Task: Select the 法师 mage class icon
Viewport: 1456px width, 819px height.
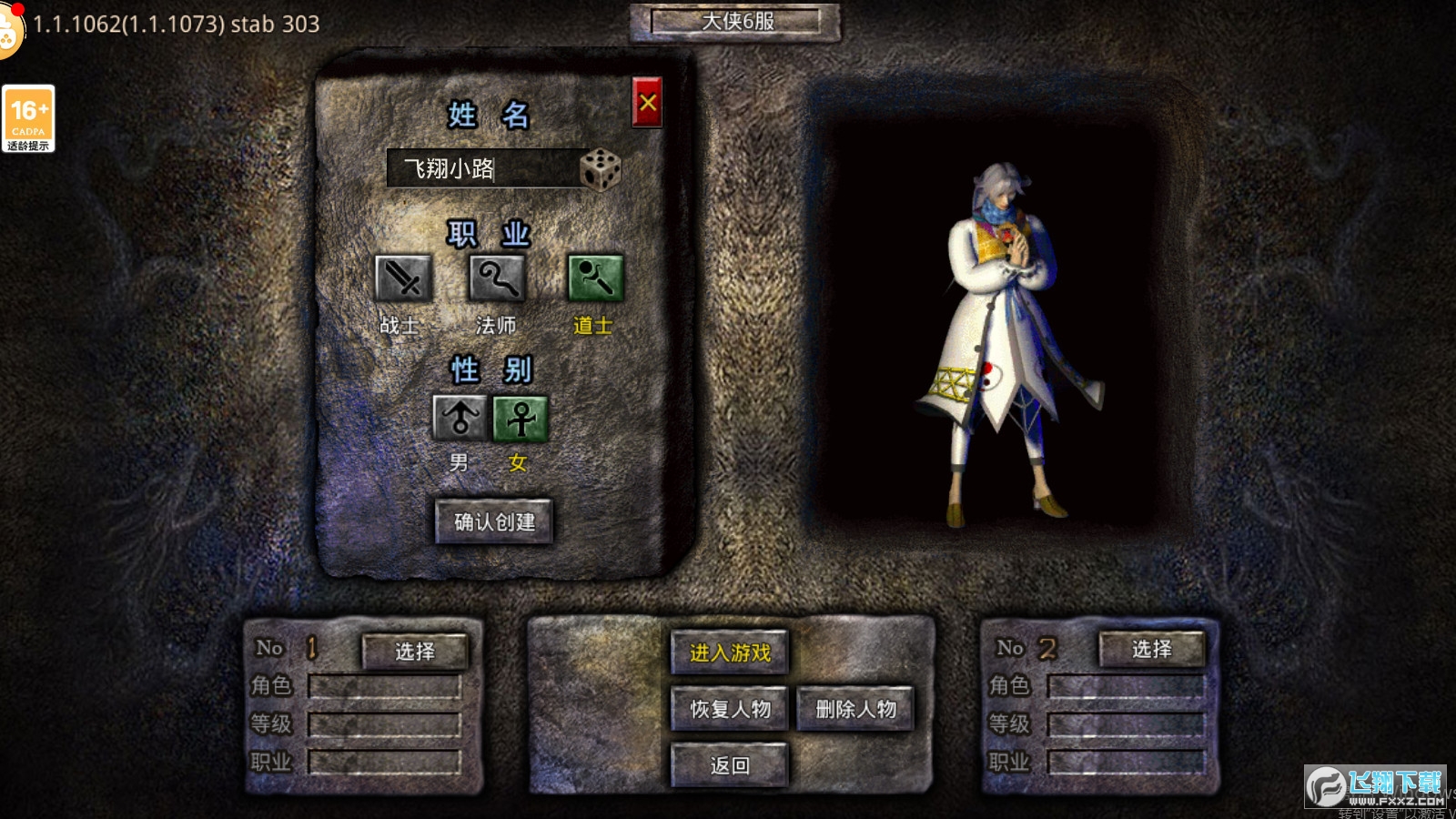Action: coord(497,278)
